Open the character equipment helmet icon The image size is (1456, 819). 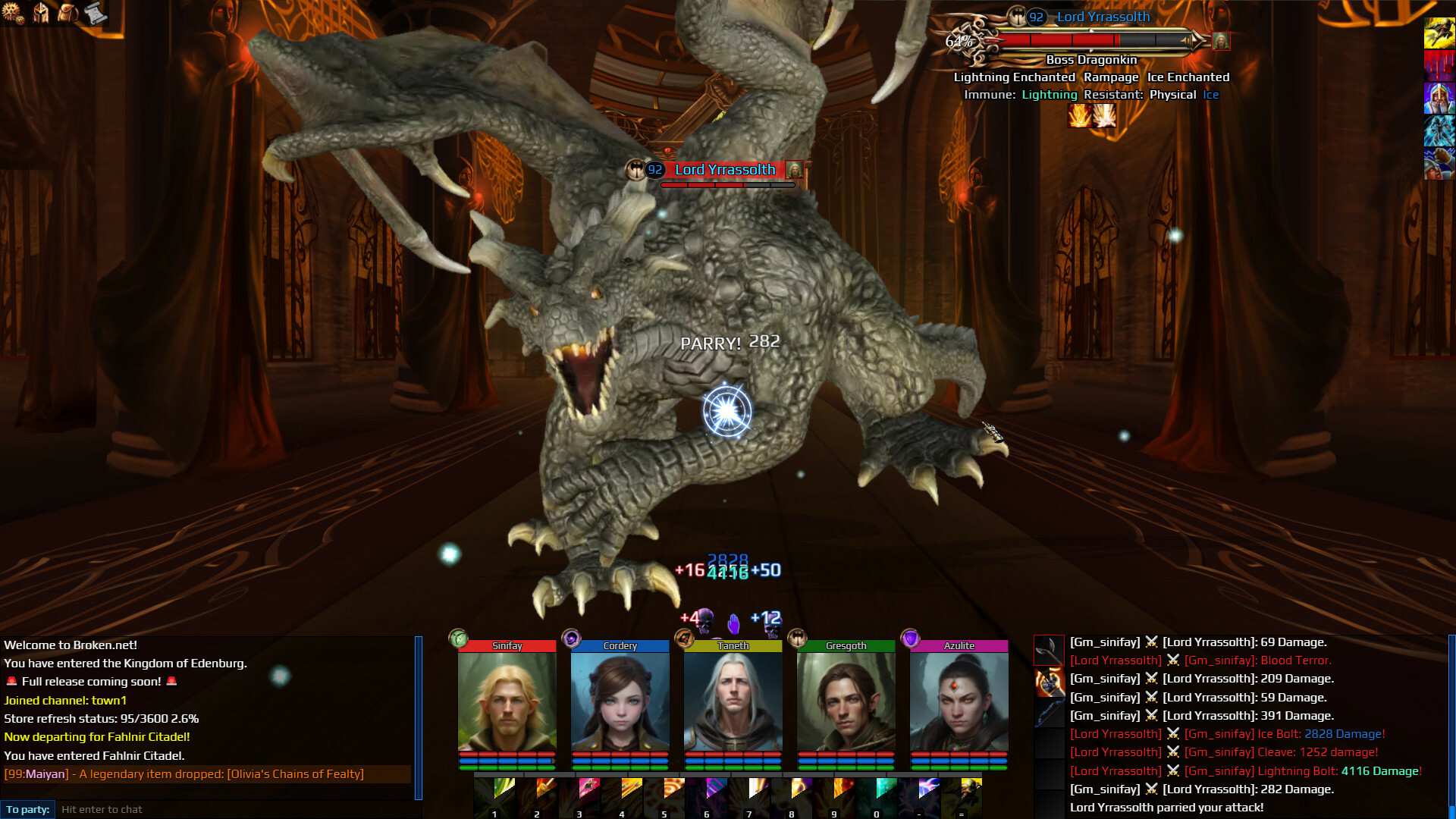[x=42, y=13]
